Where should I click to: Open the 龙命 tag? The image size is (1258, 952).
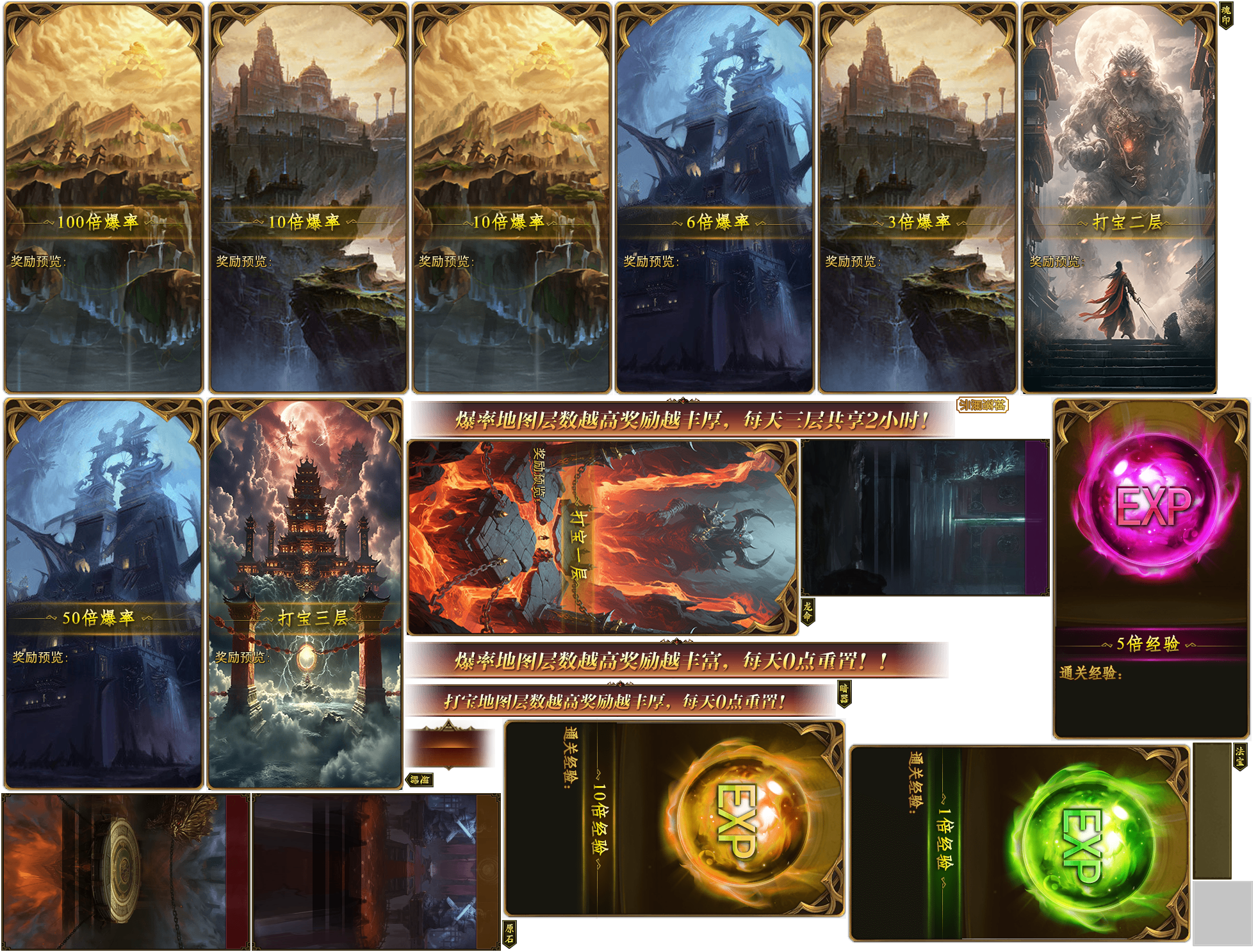[x=808, y=611]
